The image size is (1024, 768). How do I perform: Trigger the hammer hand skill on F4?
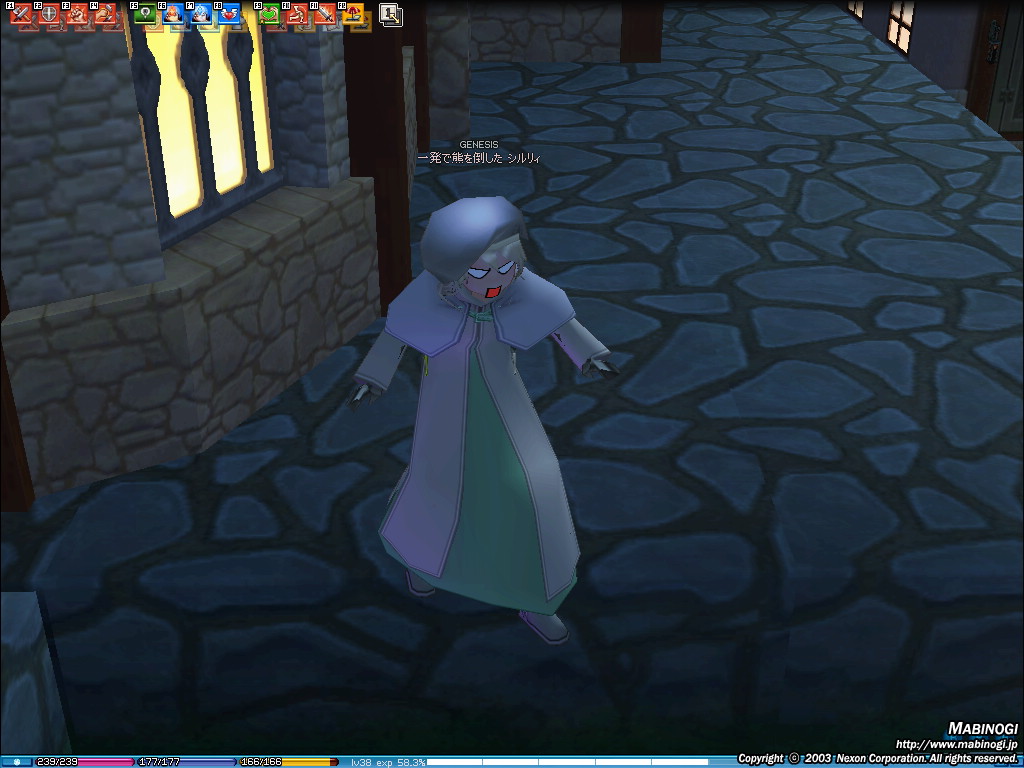click(105, 15)
